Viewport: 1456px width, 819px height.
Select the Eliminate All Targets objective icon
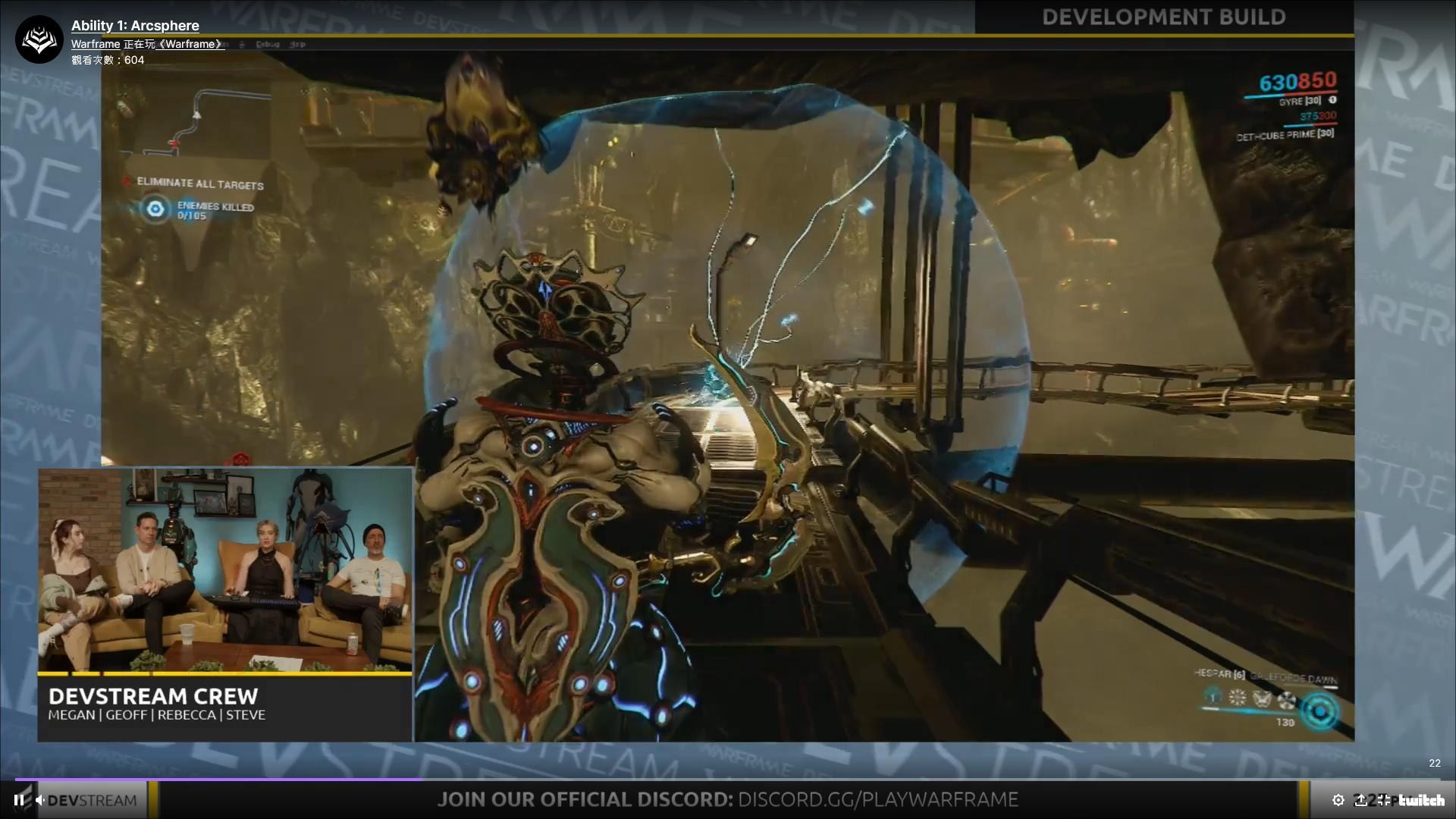pos(126,183)
